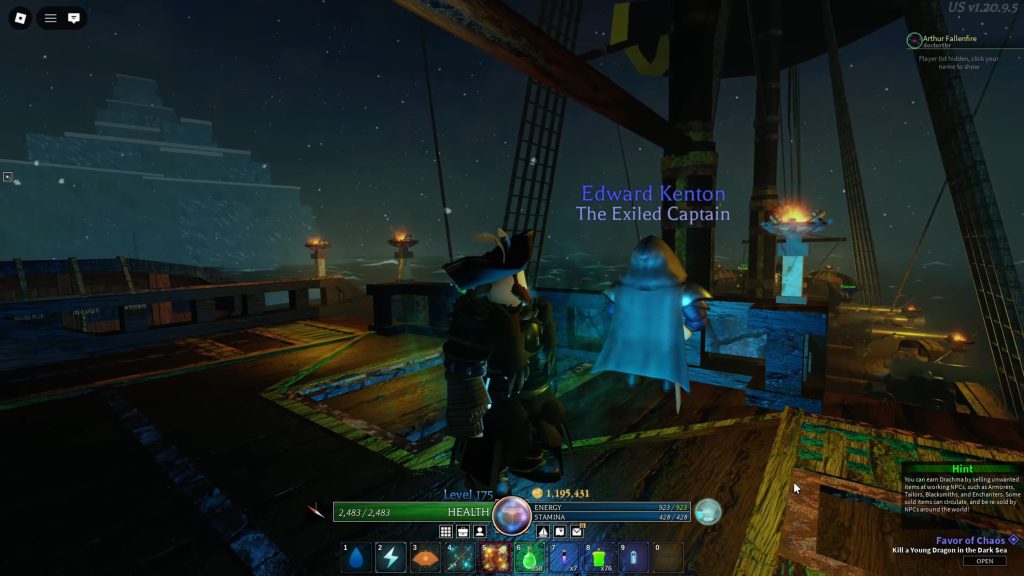
Task: Open the briefcase inventory icon
Action: [463, 531]
